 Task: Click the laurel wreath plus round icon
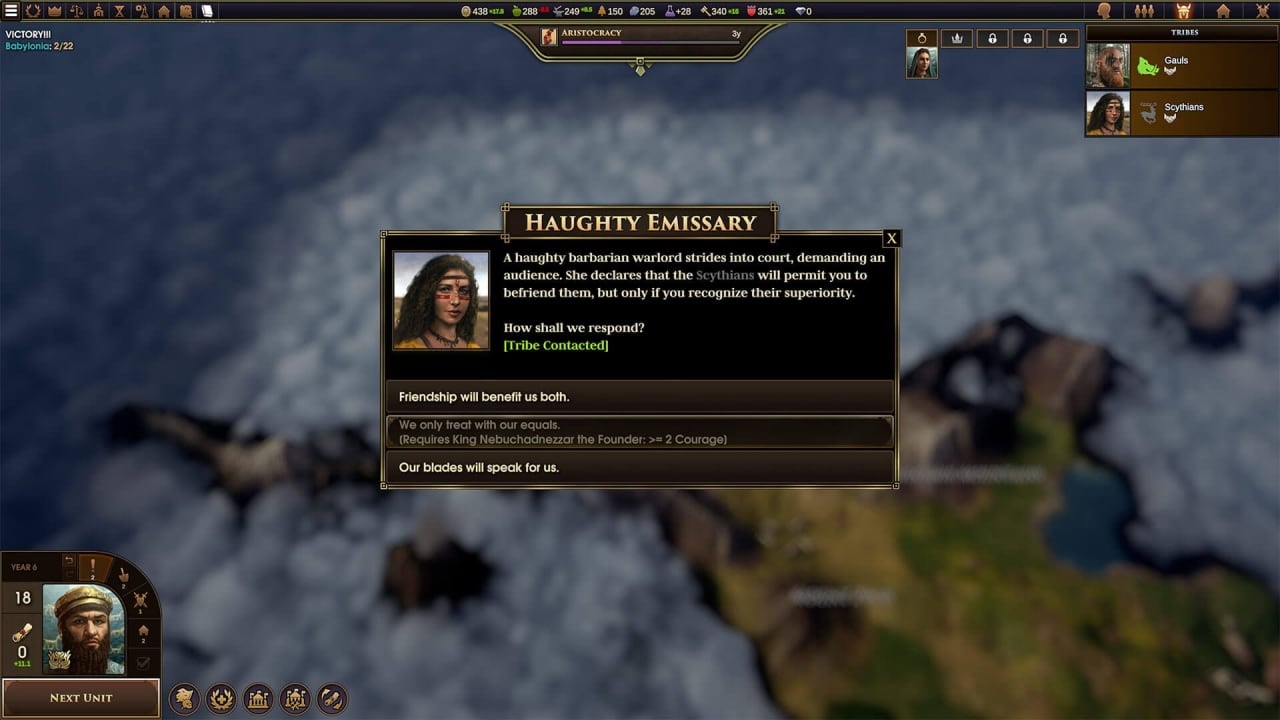(221, 698)
